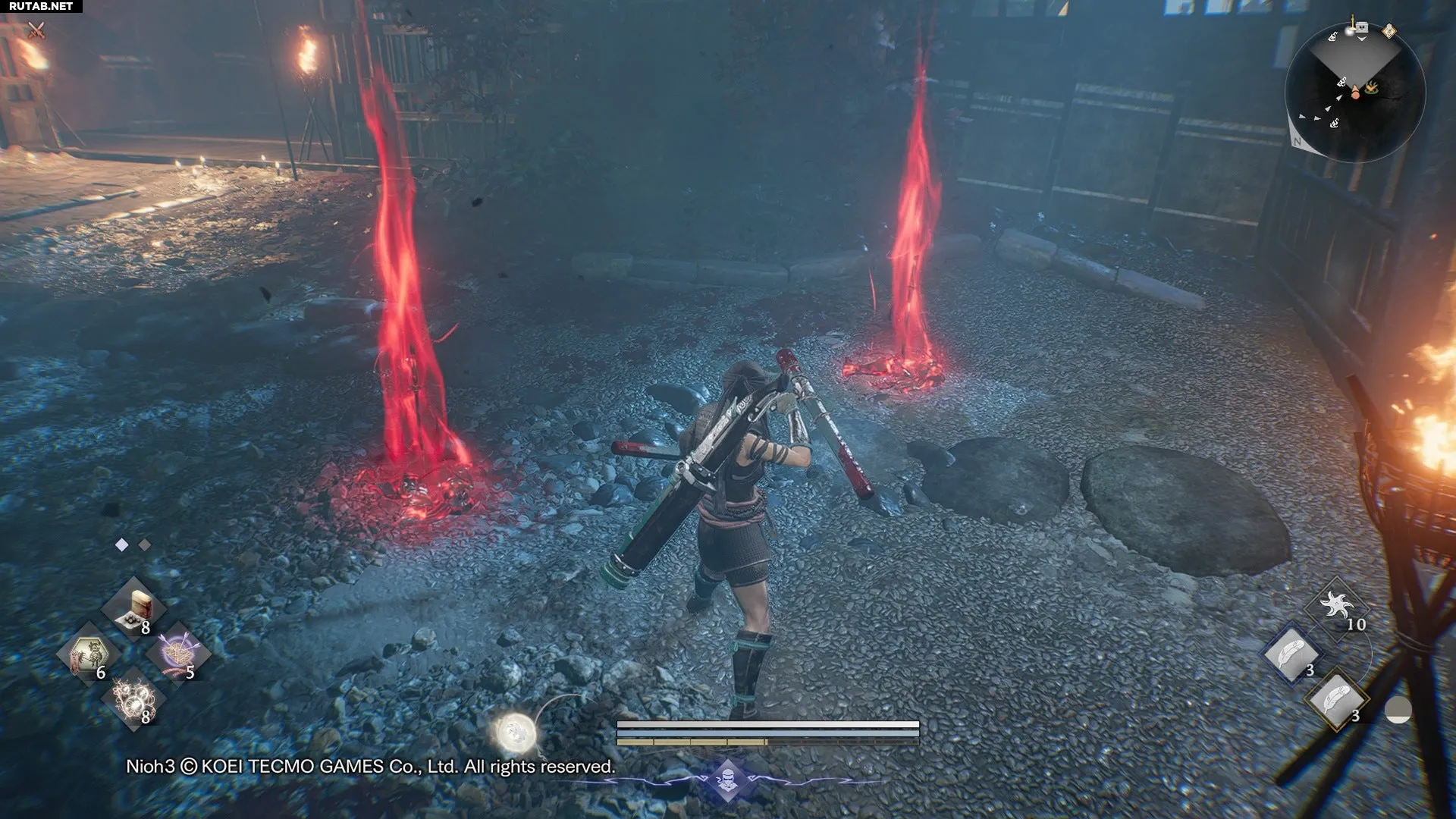Screen dimensions: 1456x819
Task: Select the treasure chest minimap marker
Action: pos(1360,28)
